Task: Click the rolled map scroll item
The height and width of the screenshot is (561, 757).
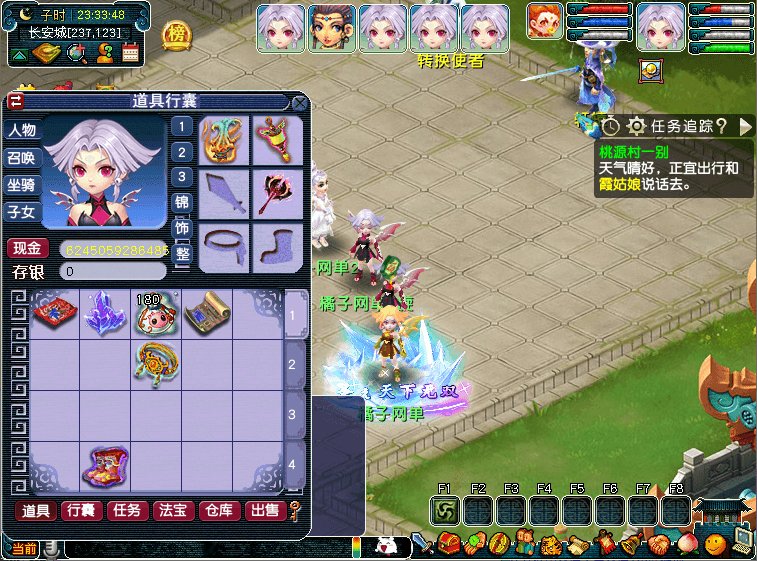Action: click(206, 312)
